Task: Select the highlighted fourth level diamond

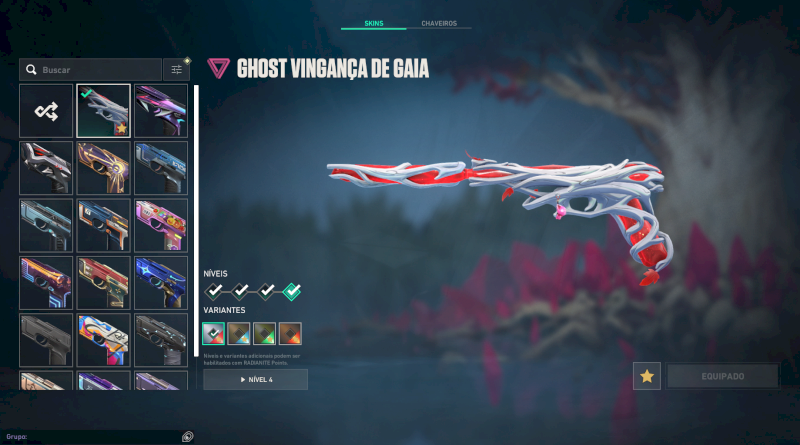Action: [x=291, y=292]
